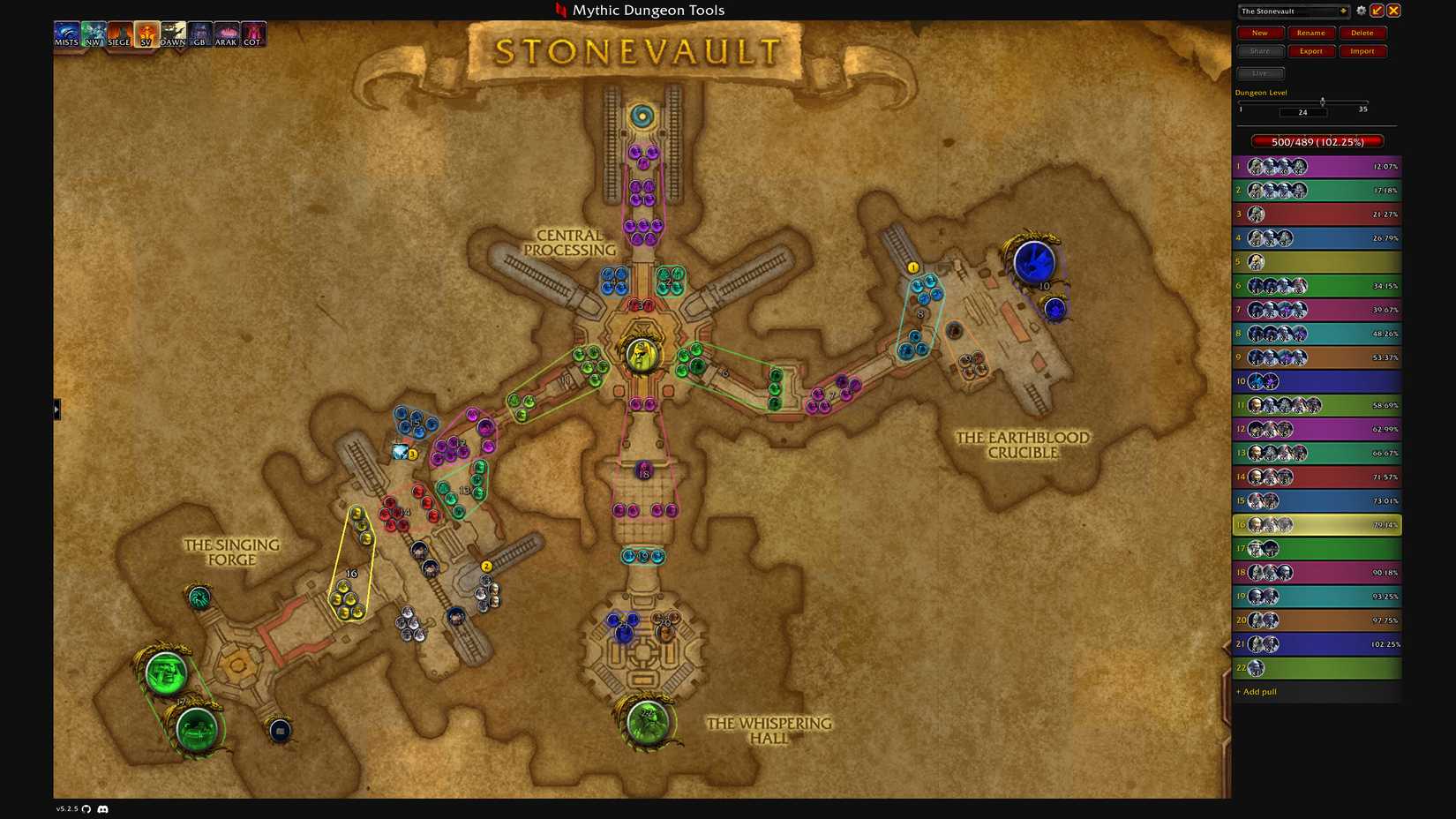Viewport: 1456px width, 819px height.
Task: Open The Stonevault preset dropdown
Action: coord(1294,11)
